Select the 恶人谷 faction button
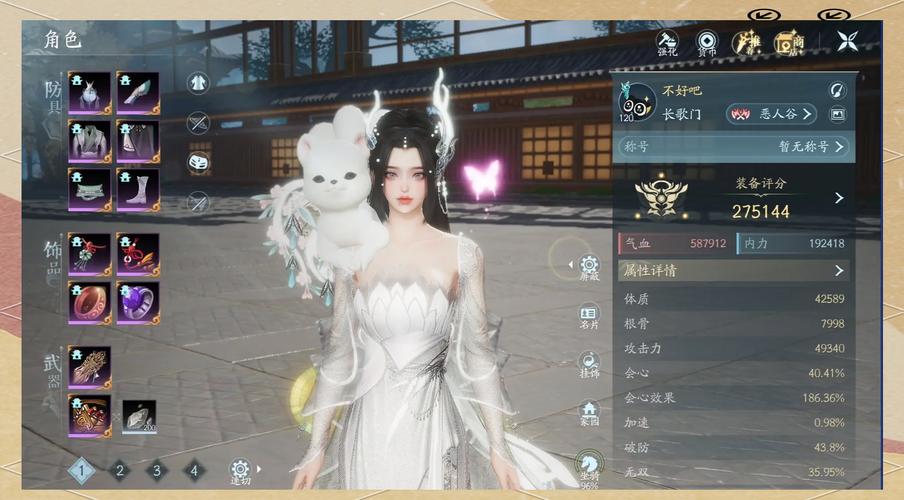Image resolution: width=904 pixels, height=500 pixels. click(x=771, y=114)
